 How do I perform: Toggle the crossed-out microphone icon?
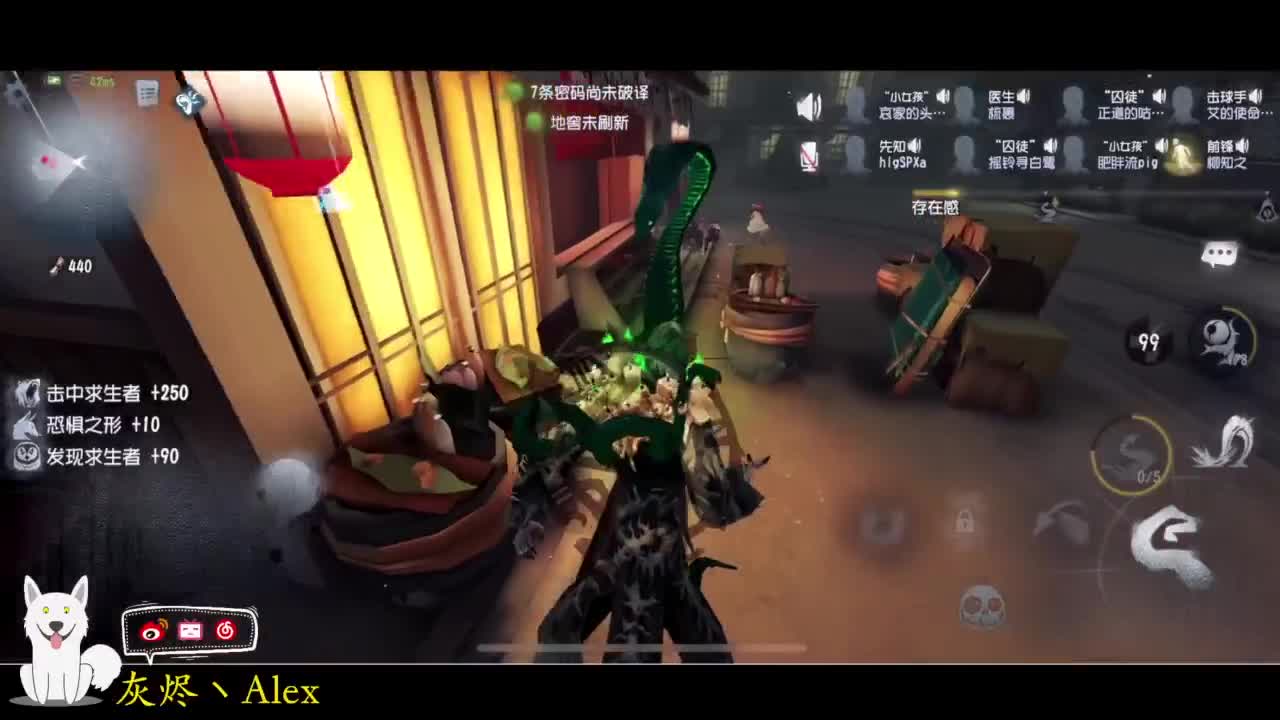[x=810, y=157]
